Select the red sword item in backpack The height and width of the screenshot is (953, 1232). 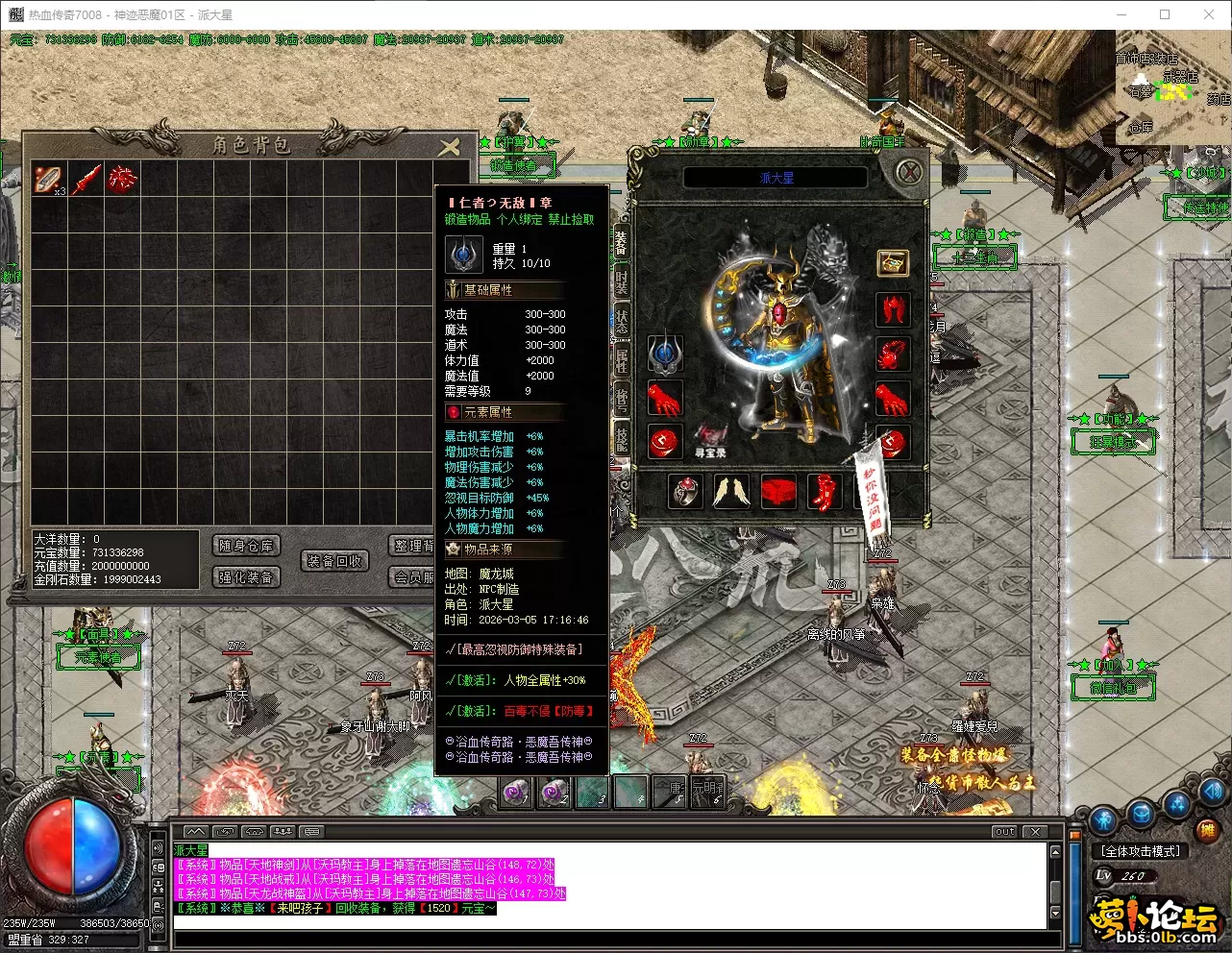click(86, 179)
